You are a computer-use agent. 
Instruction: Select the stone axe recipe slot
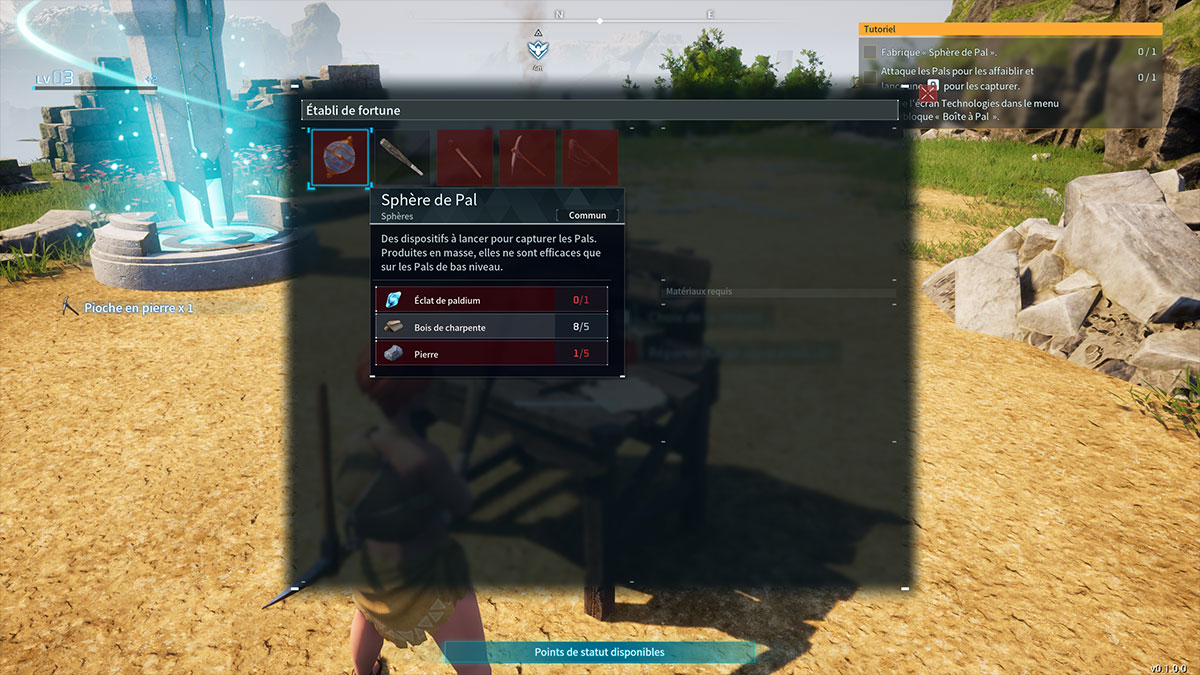(589, 158)
